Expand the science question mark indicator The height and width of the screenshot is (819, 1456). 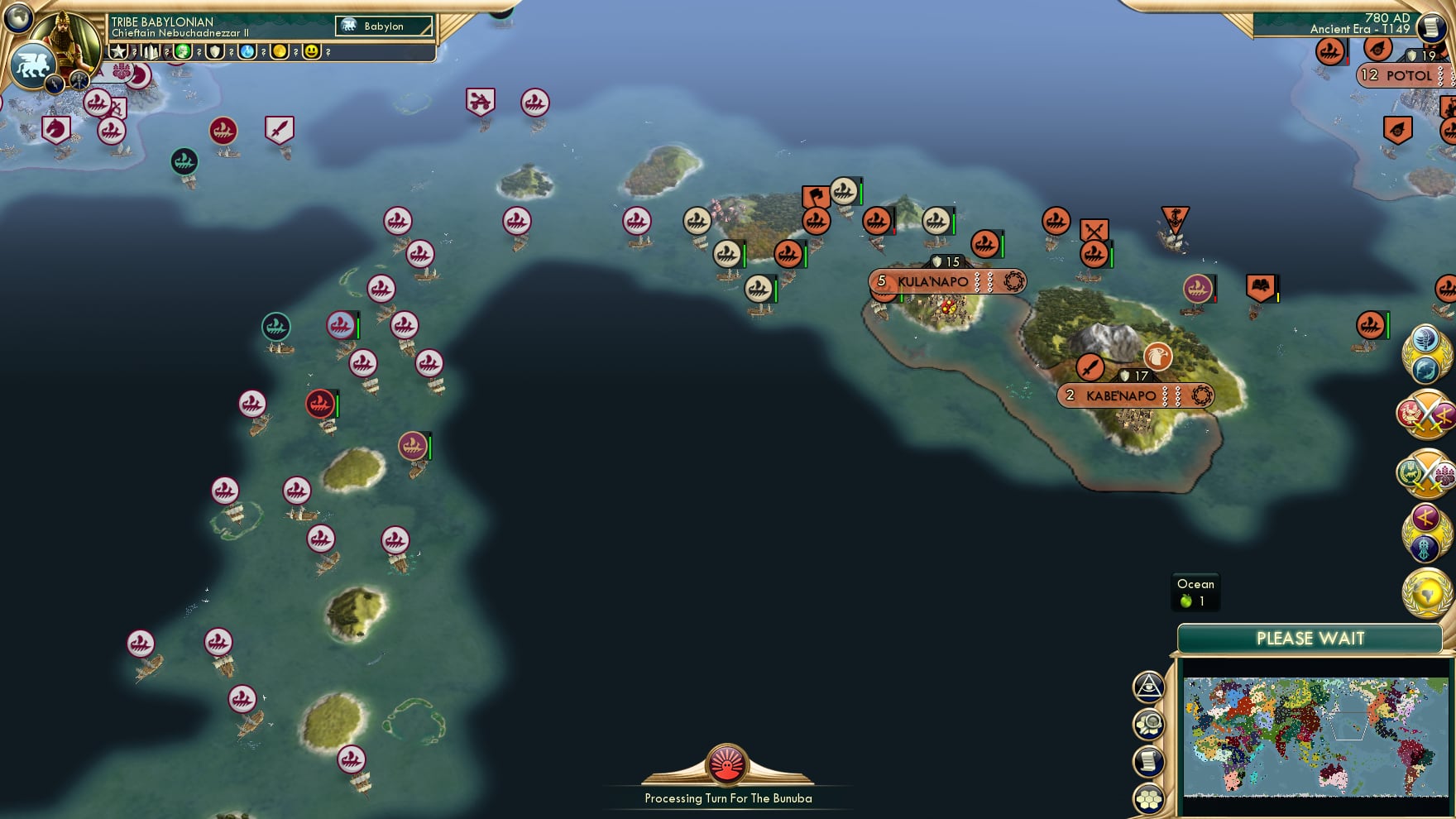[x=263, y=53]
